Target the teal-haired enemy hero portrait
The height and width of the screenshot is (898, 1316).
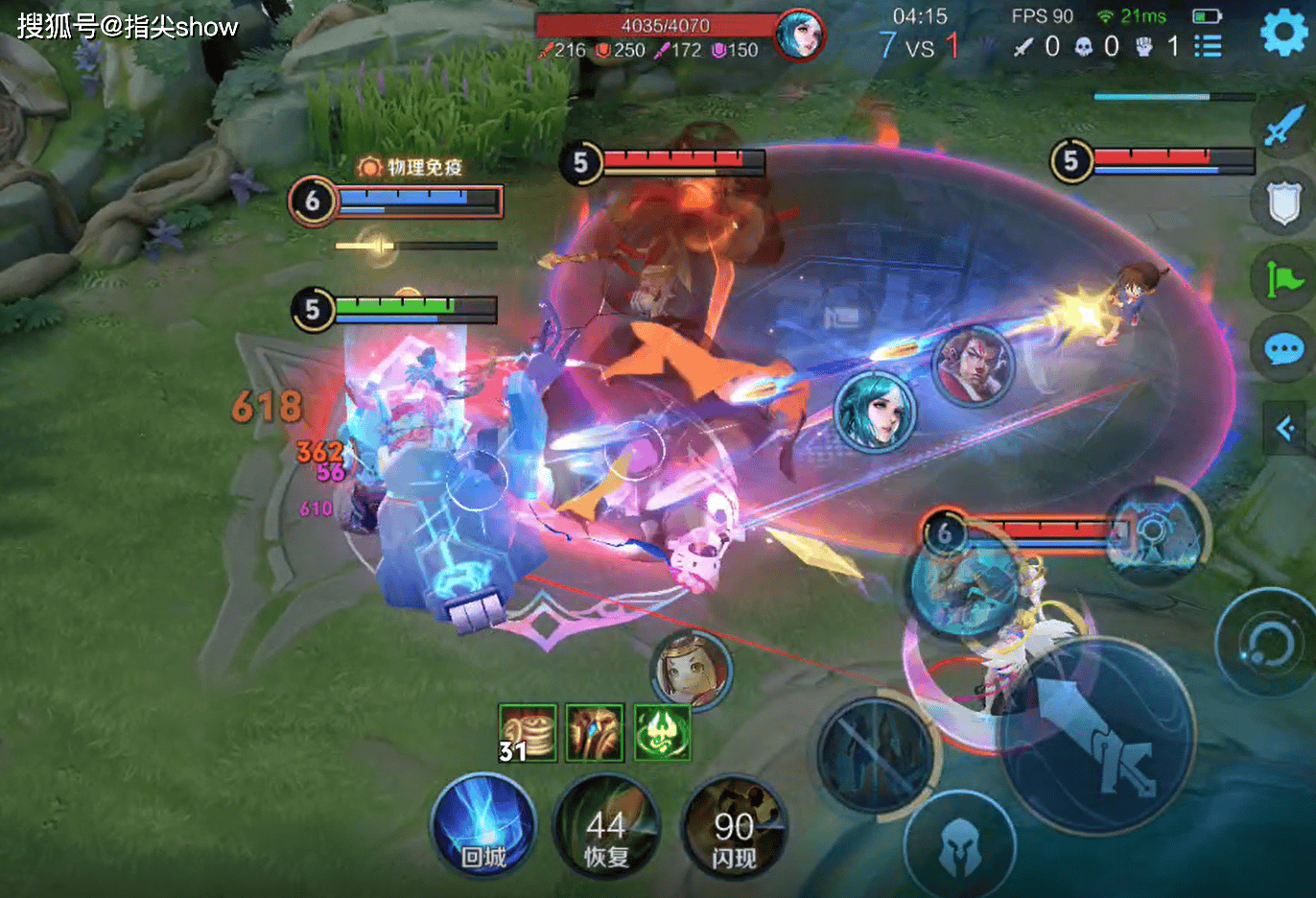point(876,411)
